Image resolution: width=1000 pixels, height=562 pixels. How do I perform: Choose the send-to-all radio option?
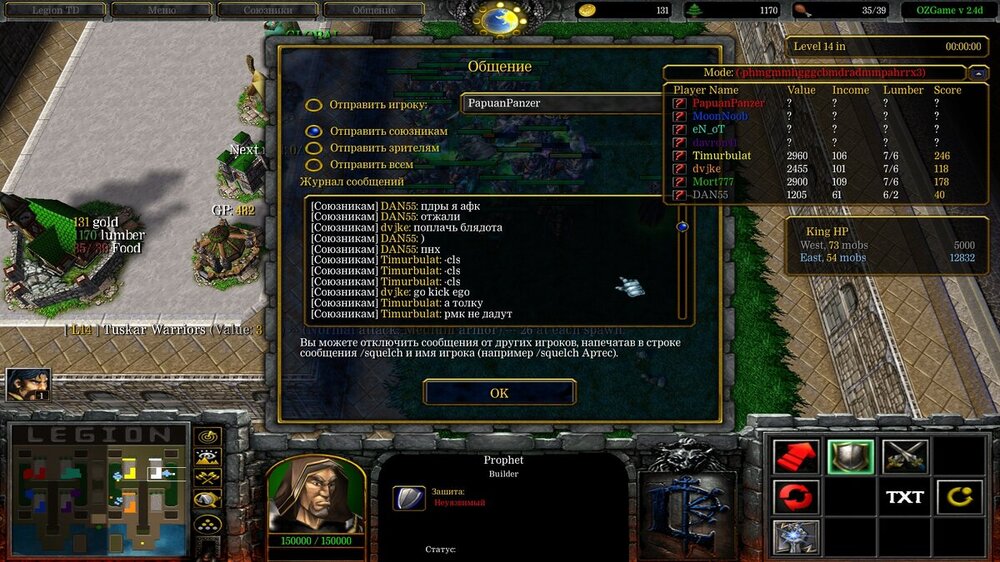click(x=314, y=165)
